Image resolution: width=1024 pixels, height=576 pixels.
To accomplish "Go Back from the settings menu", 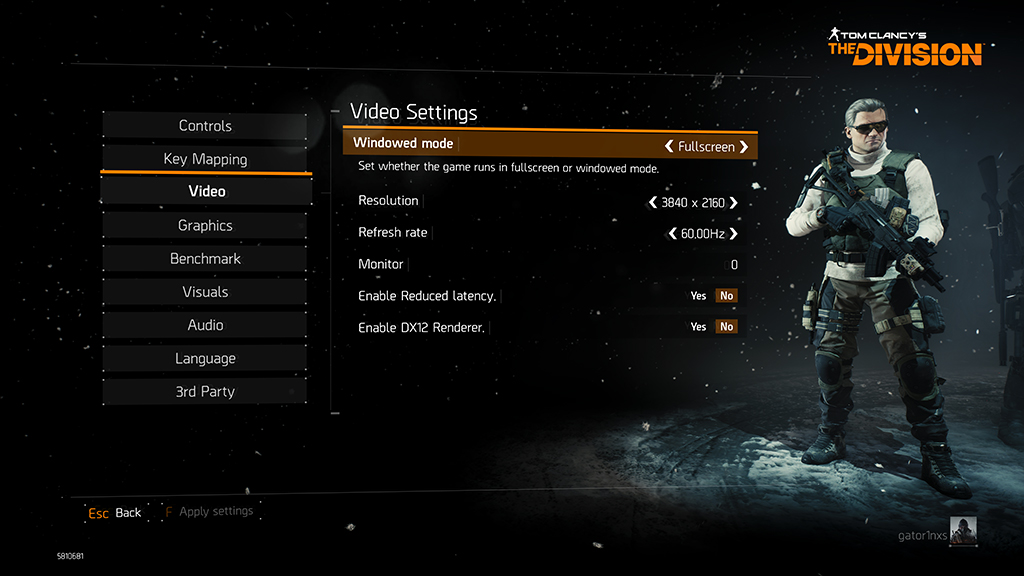I will [x=115, y=513].
